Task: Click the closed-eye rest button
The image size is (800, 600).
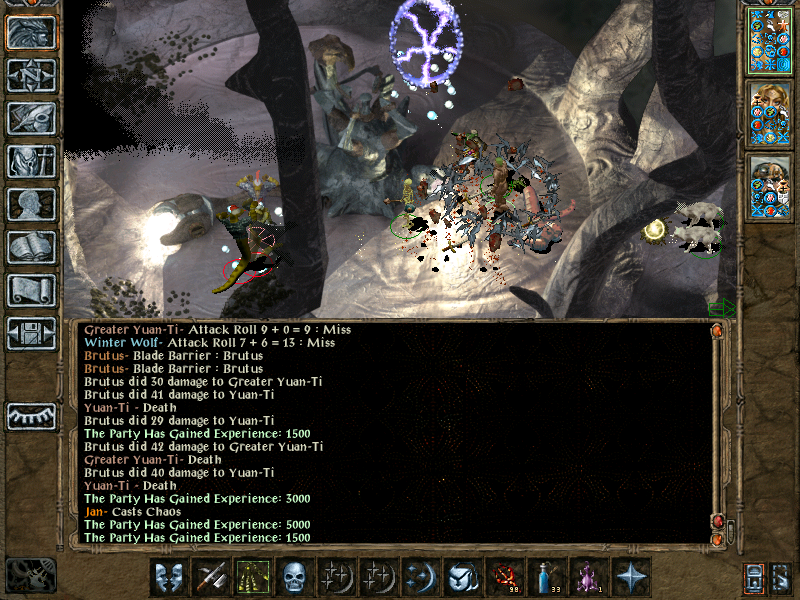Action: click(31, 416)
